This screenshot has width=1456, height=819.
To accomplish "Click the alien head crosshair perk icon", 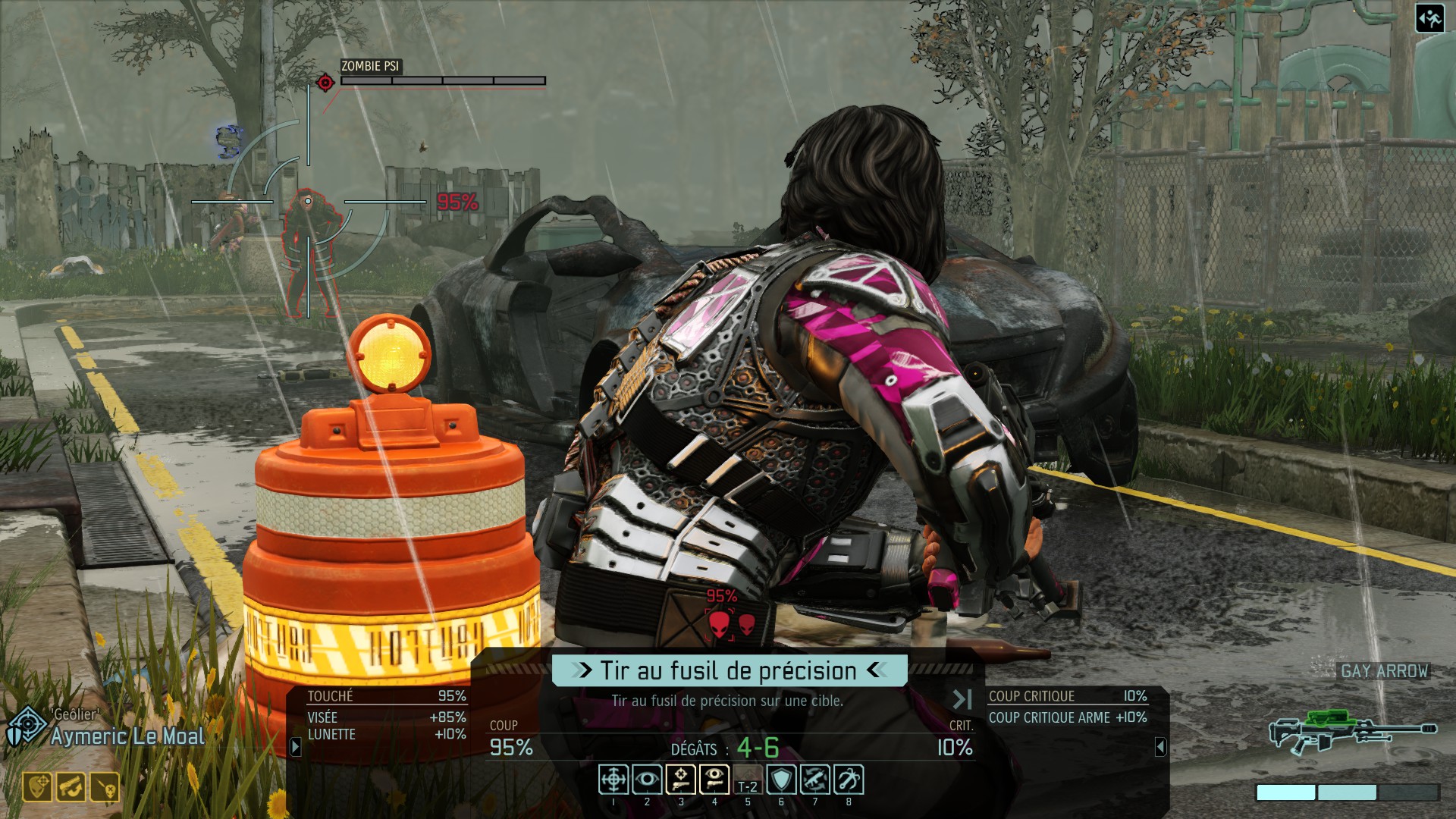I will (37, 787).
